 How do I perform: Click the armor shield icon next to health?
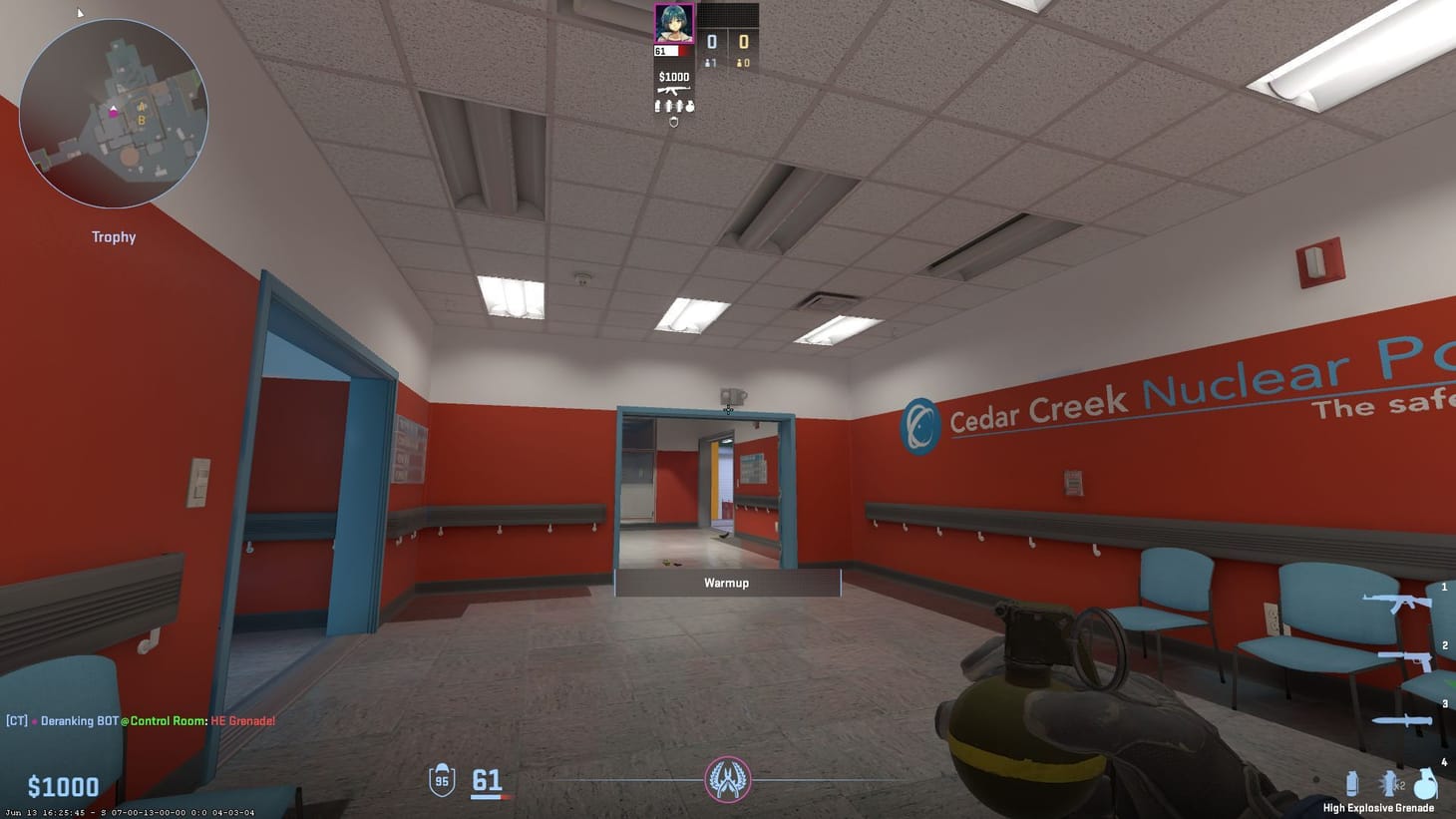[x=440, y=780]
